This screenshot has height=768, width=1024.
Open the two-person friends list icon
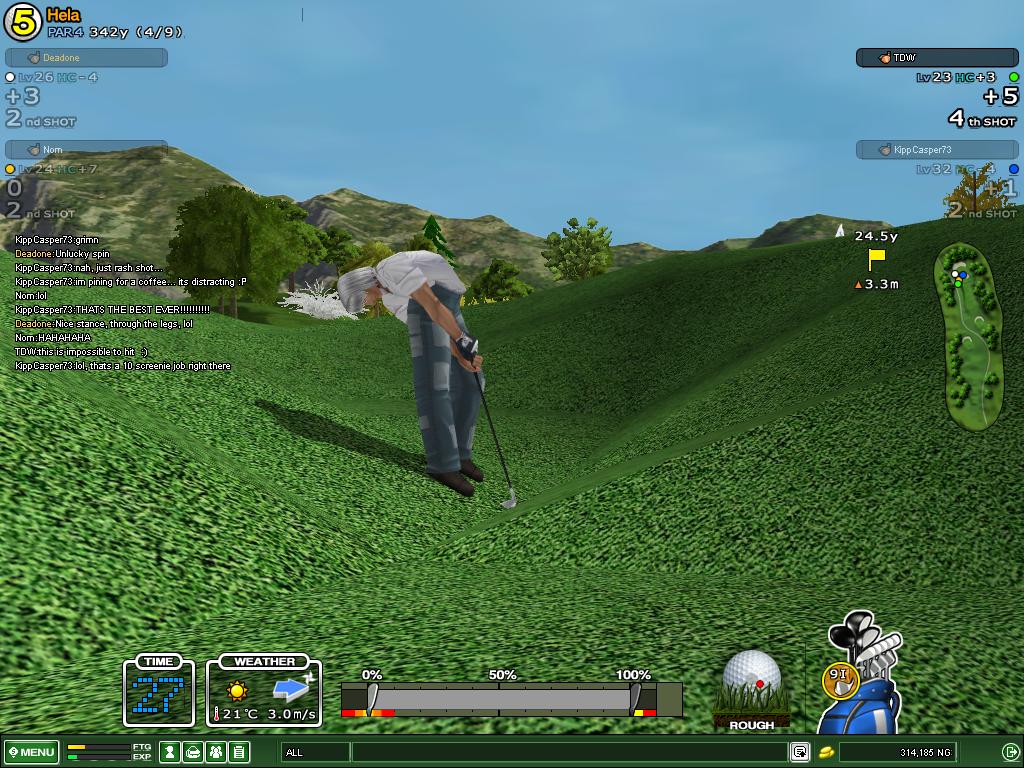tap(216, 752)
